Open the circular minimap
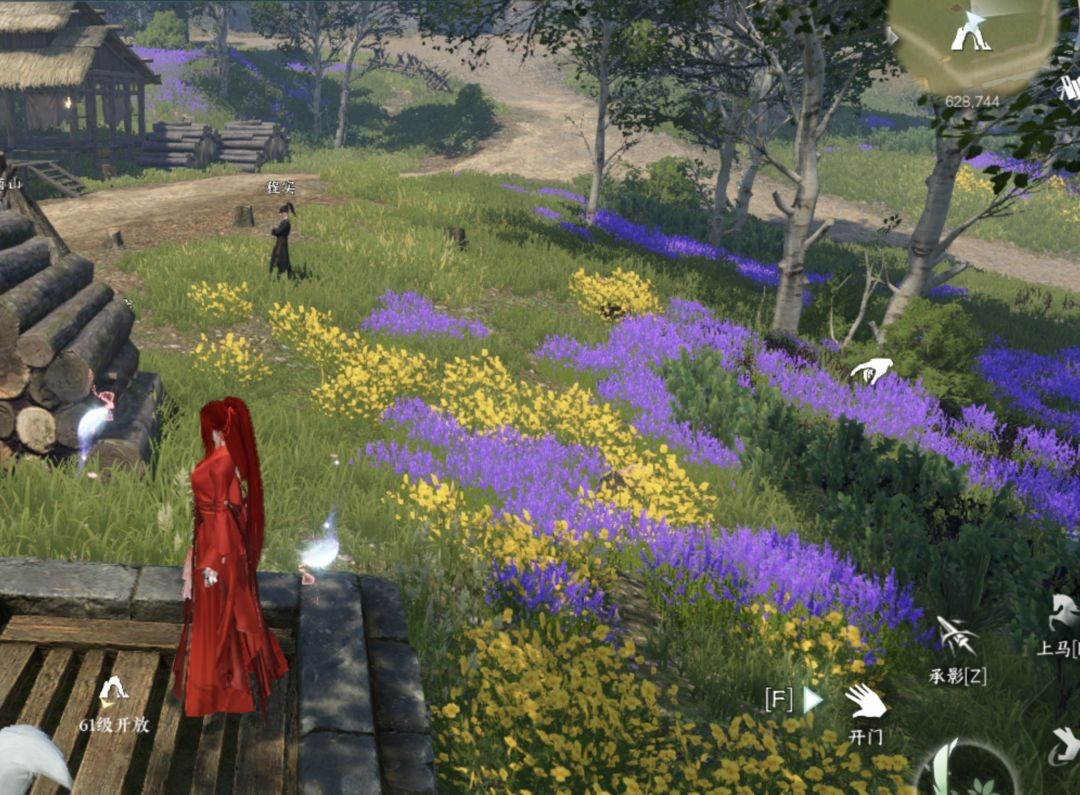The image size is (1080, 795). coord(972,45)
